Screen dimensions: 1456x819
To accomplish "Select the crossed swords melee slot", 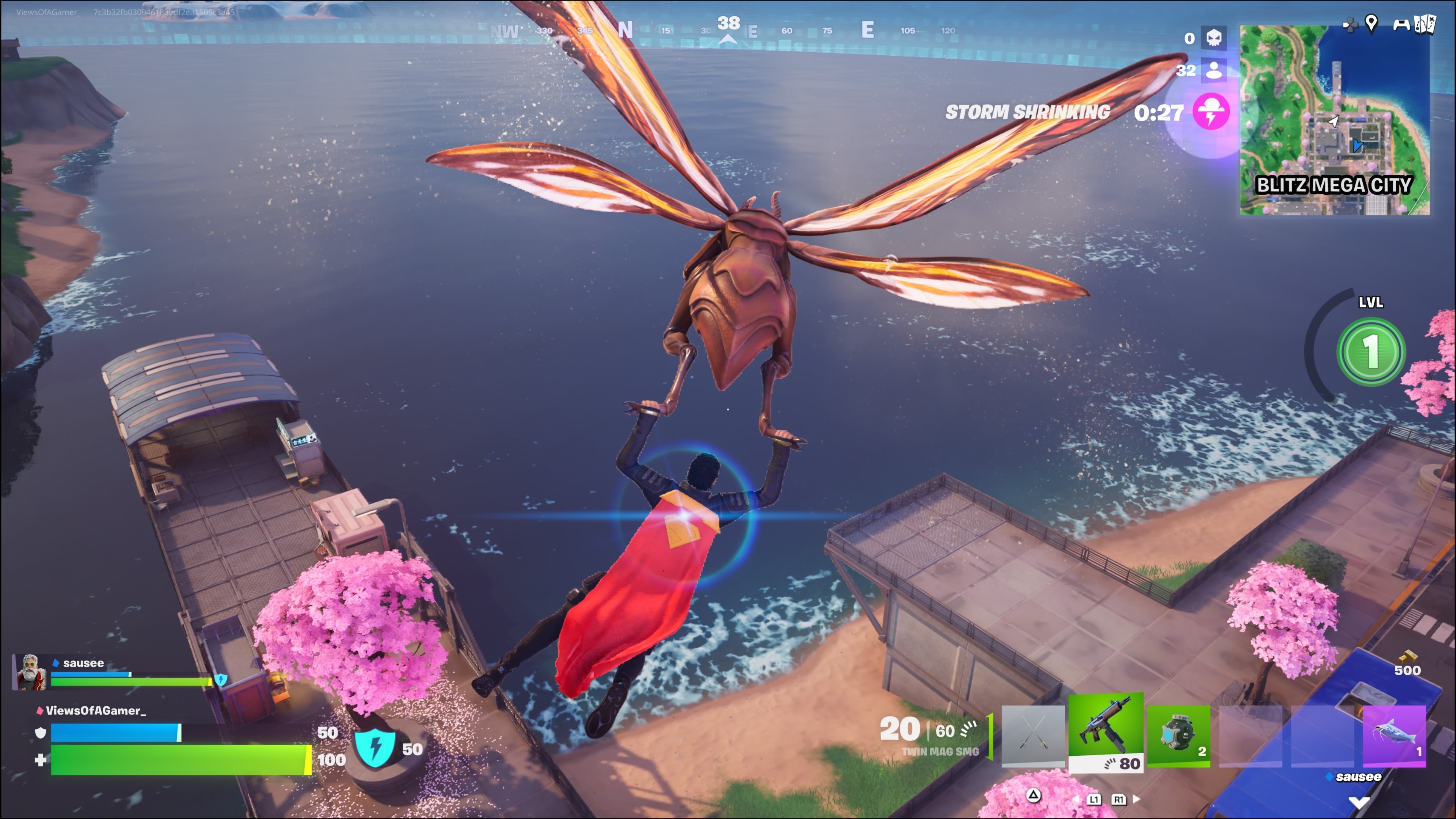I will tap(1032, 735).
